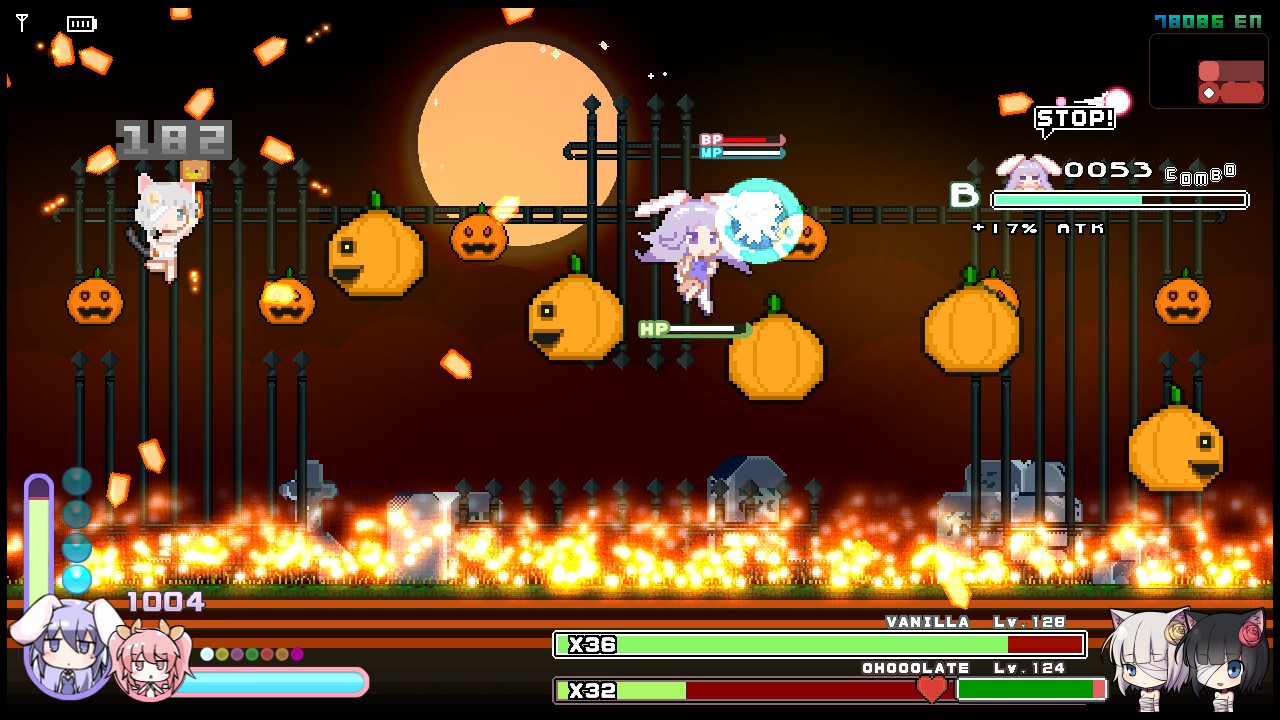
Task: Click the STOP! speech bubble
Action: click(1076, 119)
